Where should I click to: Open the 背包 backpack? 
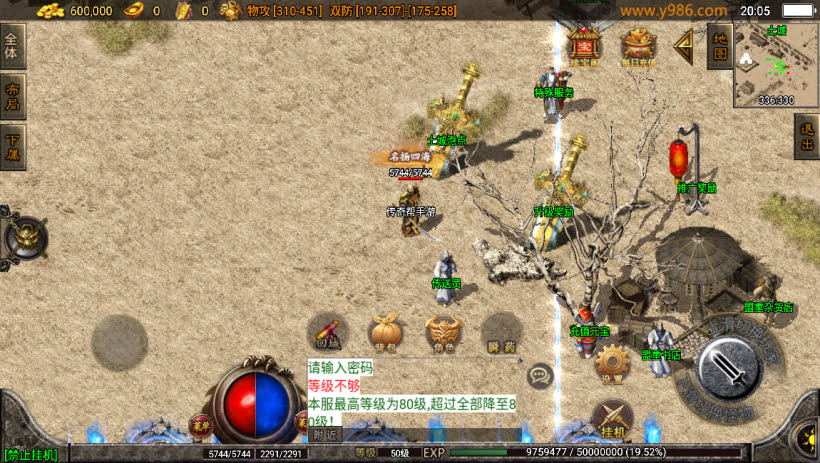[385, 332]
